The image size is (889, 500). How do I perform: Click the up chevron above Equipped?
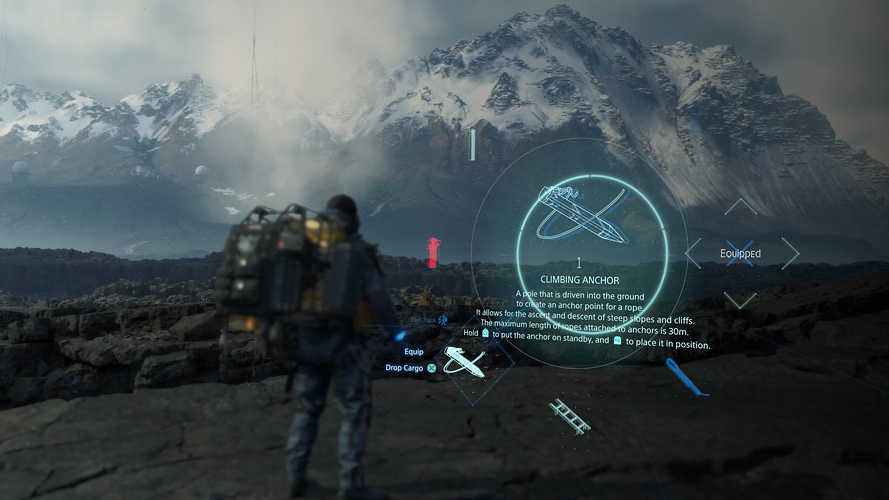tap(741, 206)
